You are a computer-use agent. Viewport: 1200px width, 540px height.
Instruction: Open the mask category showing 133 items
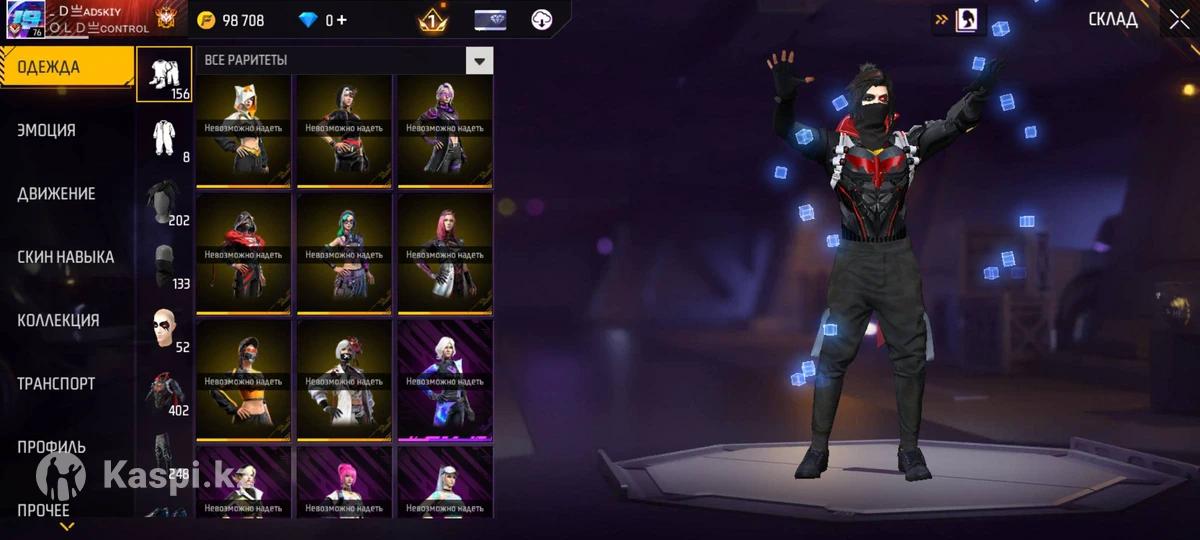[164, 265]
